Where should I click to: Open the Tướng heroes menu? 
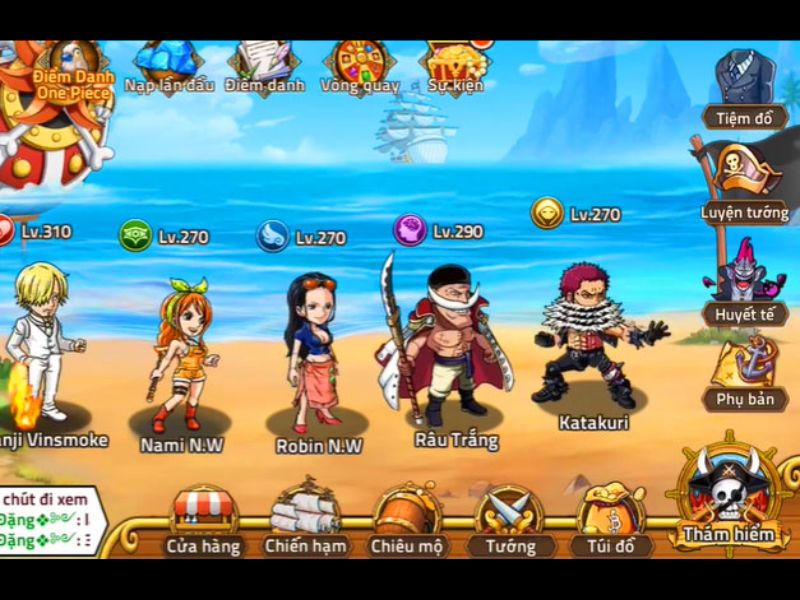510,520
